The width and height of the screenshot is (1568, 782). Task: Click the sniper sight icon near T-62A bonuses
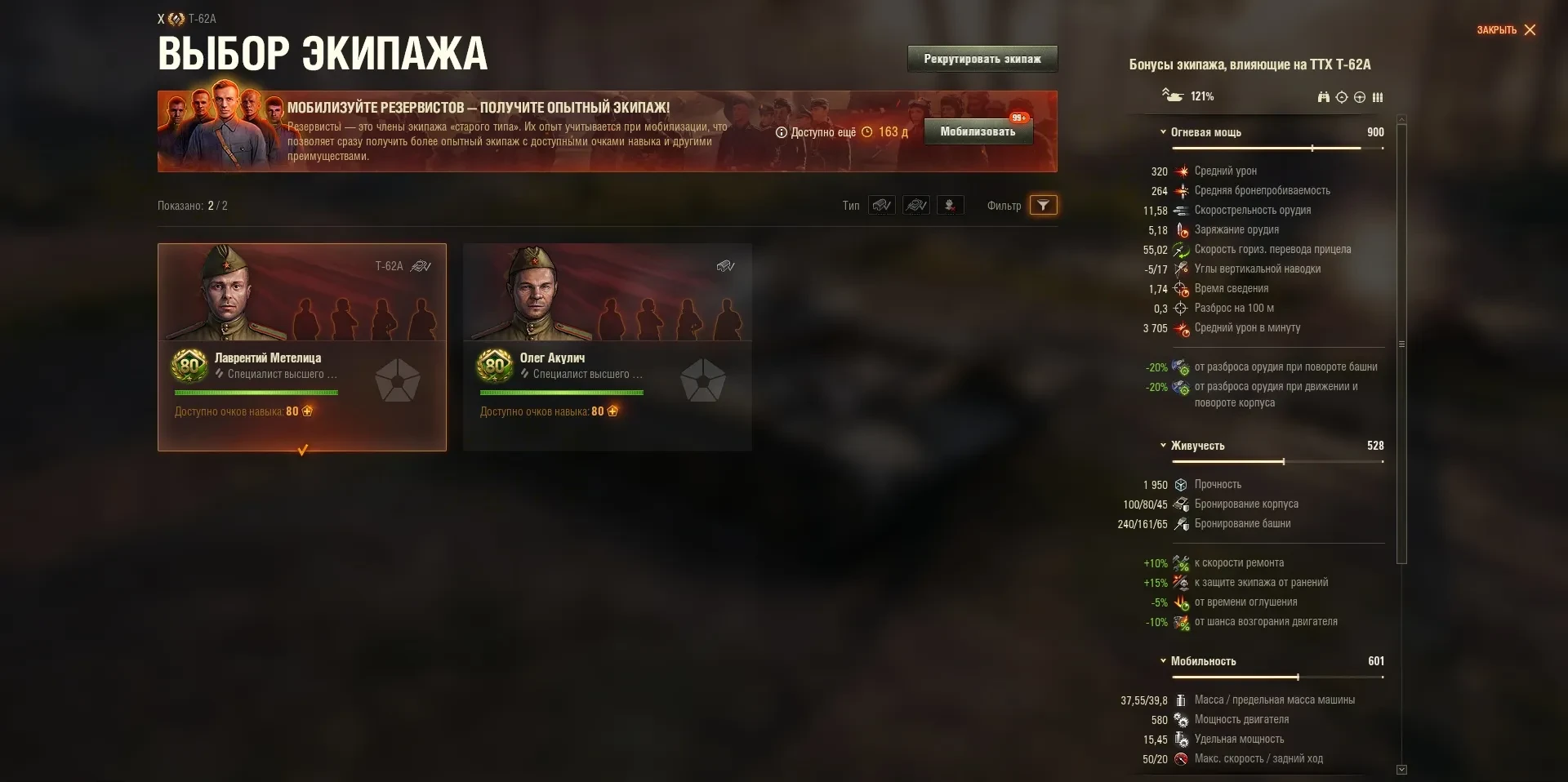click(1341, 97)
